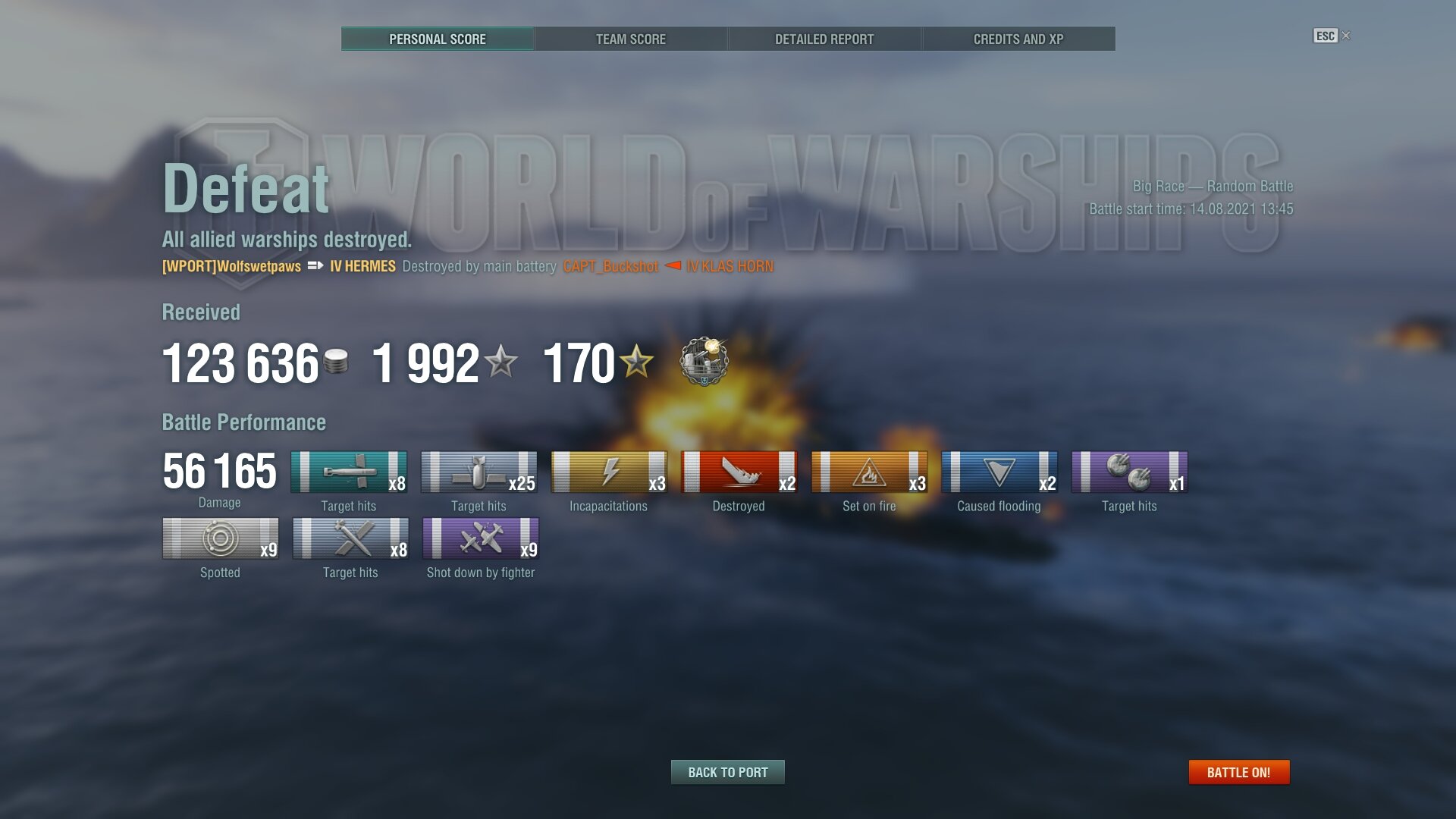Select the Incapacitations ribbon

(609, 472)
